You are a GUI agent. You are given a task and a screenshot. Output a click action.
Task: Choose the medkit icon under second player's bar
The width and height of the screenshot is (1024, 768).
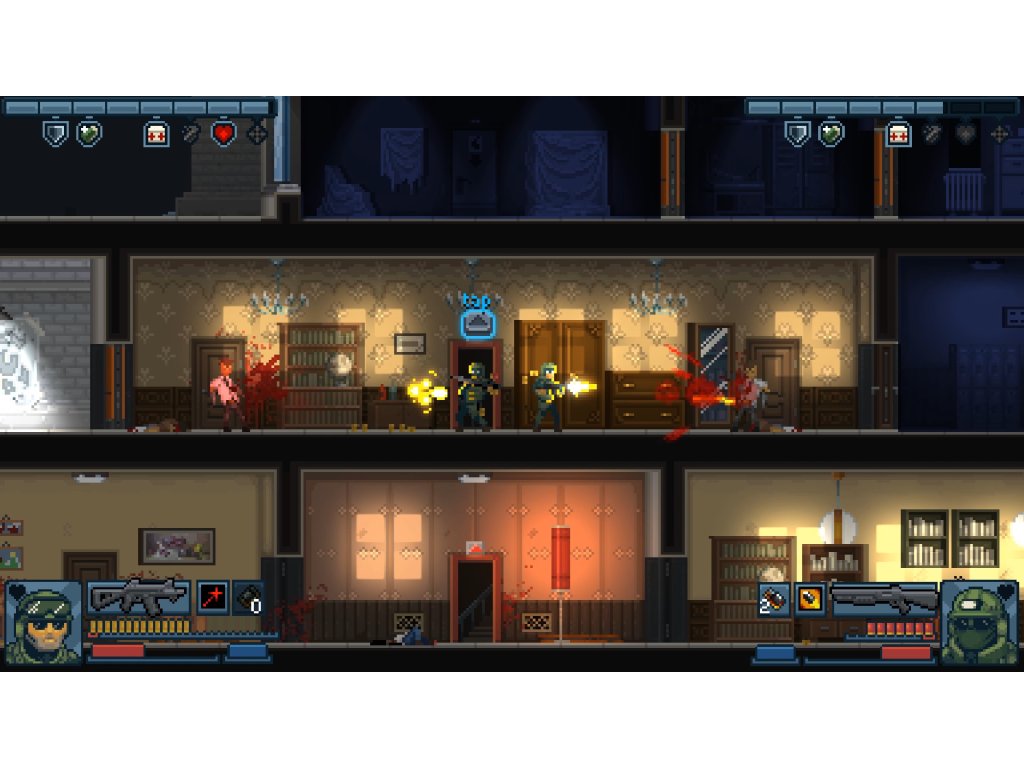[897, 133]
